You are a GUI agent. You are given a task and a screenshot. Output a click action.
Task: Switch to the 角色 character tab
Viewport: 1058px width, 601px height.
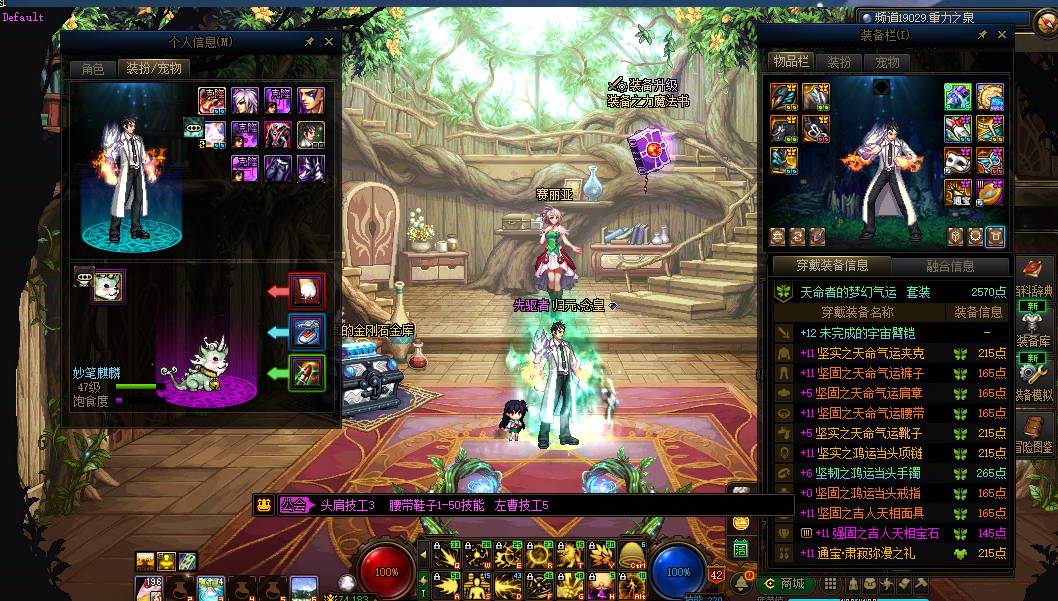(92, 69)
